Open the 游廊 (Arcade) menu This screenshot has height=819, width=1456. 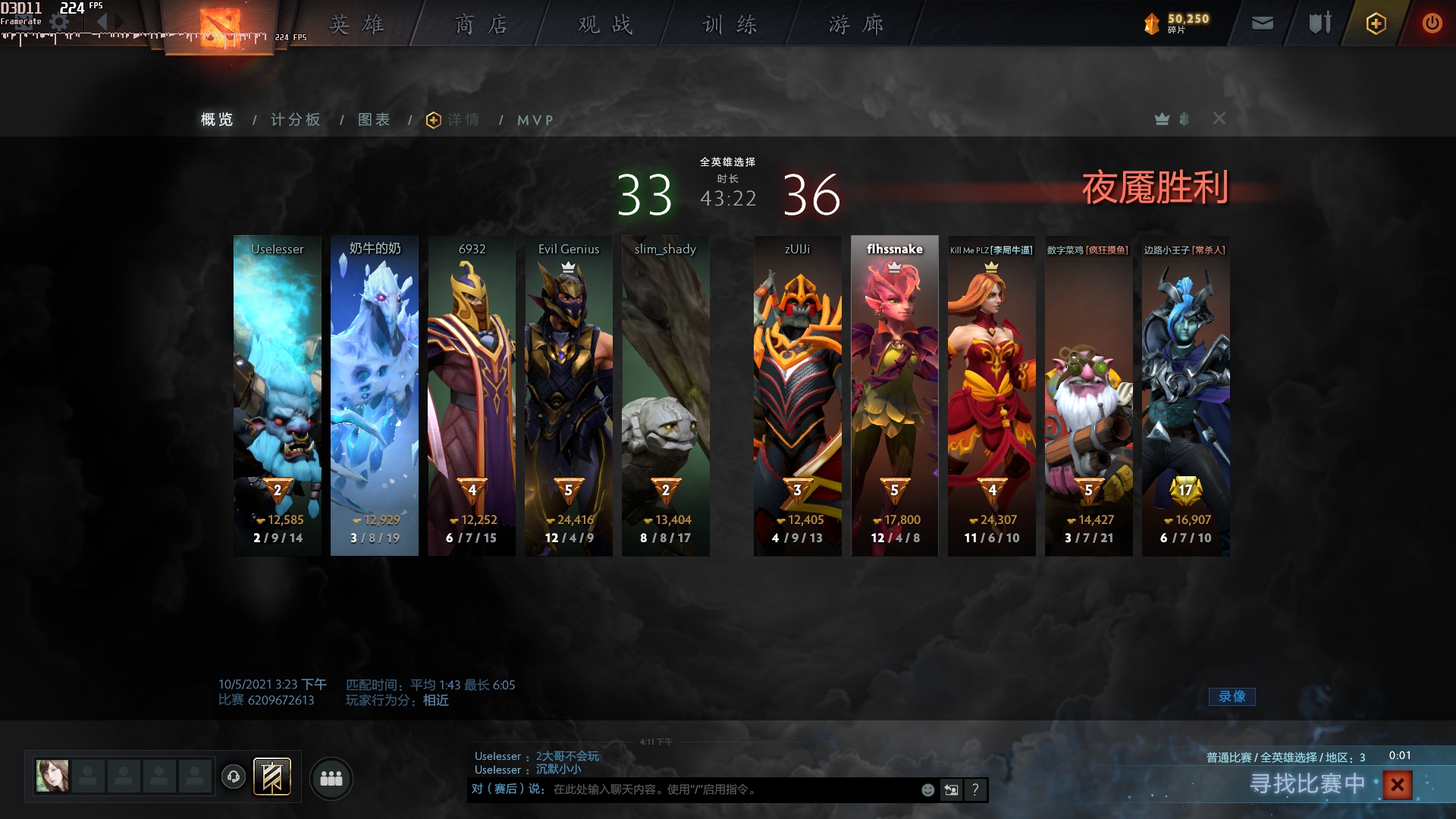(x=855, y=24)
